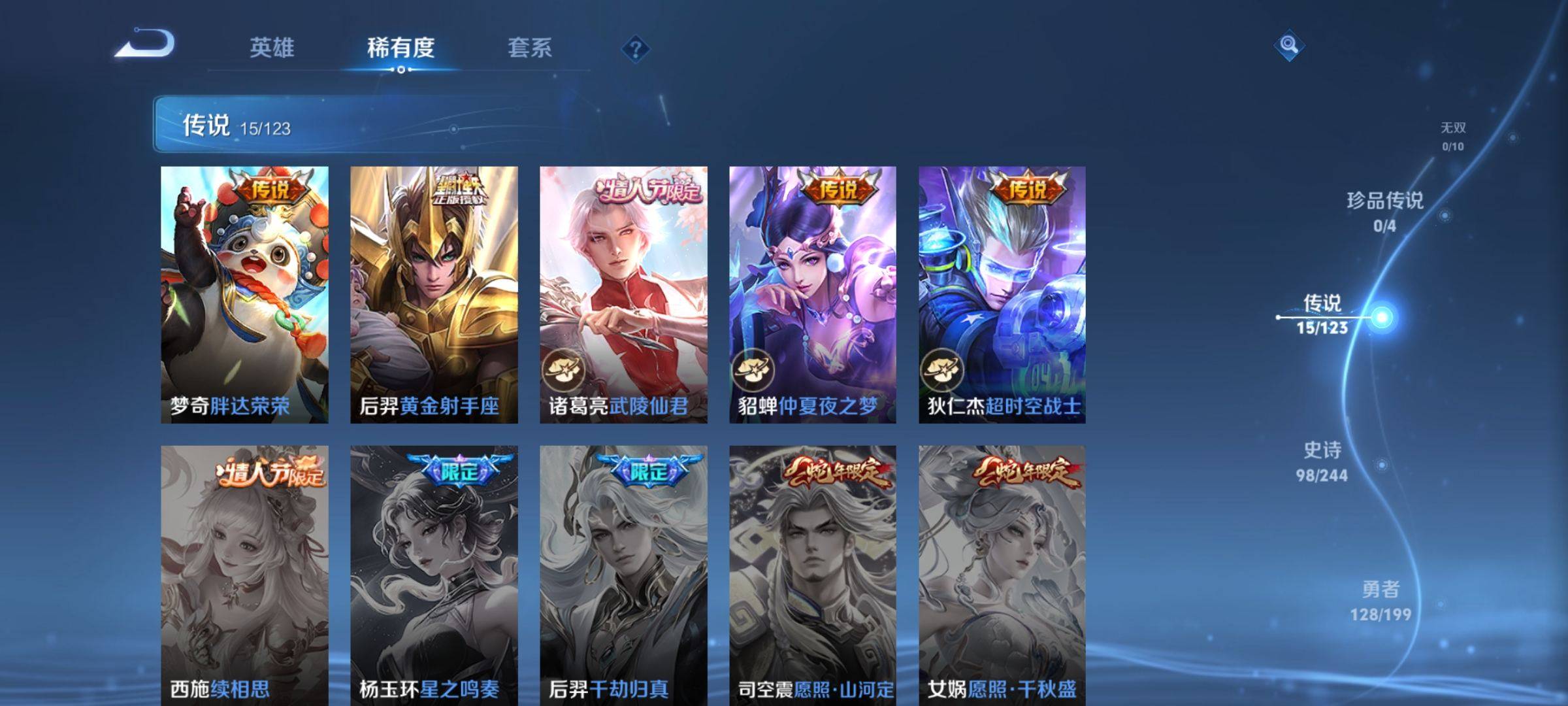The width and height of the screenshot is (1568, 706).
Task: Go back with the return arrow
Action: pos(145,44)
